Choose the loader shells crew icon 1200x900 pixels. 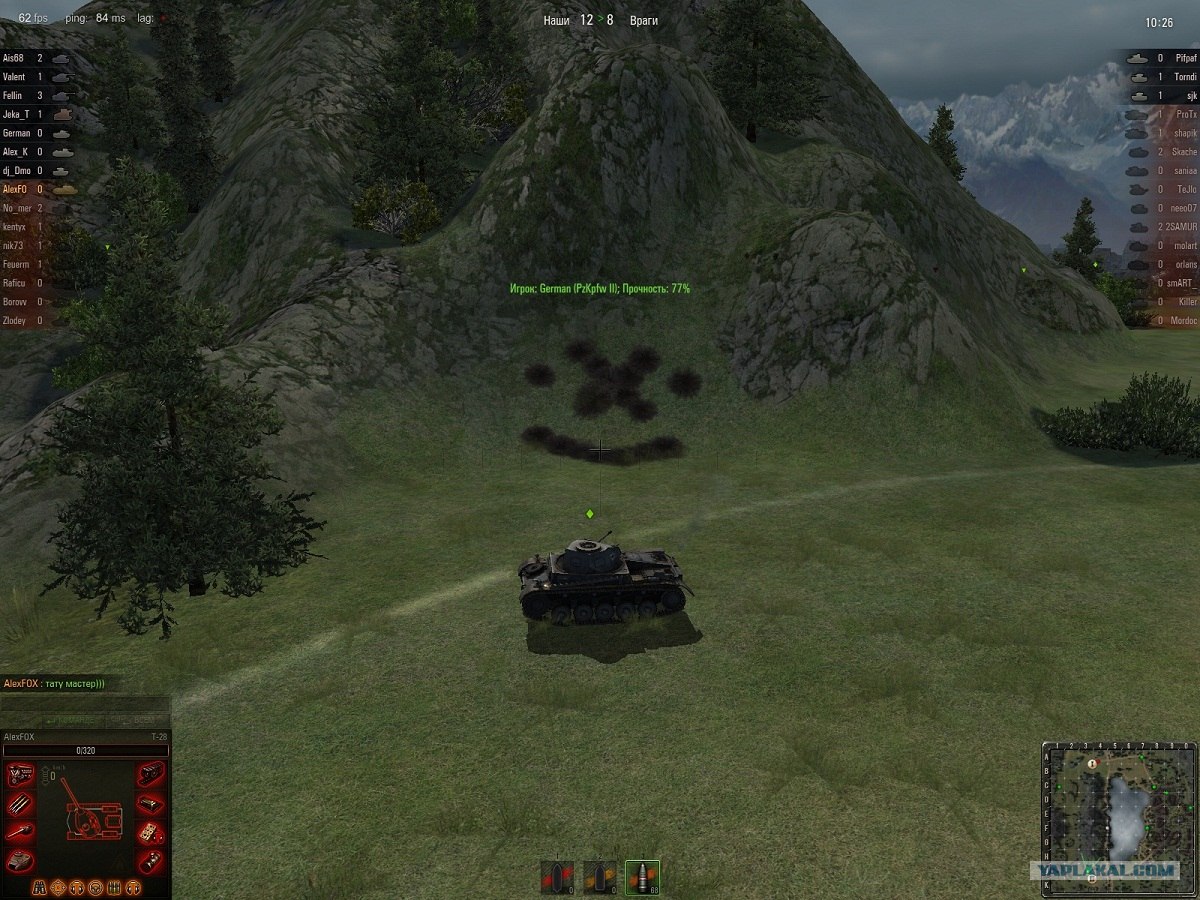tap(113, 887)
